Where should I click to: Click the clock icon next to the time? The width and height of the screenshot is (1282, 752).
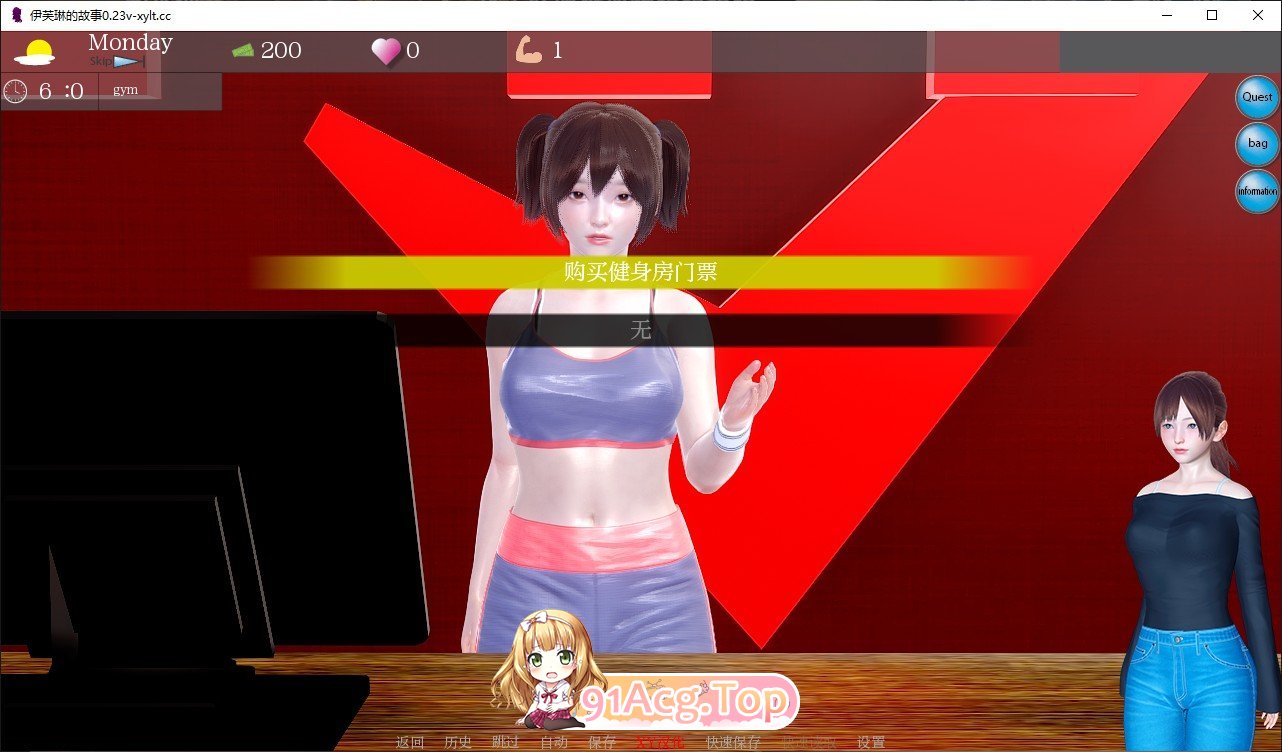pyautogui.click(x=16, y=91)
